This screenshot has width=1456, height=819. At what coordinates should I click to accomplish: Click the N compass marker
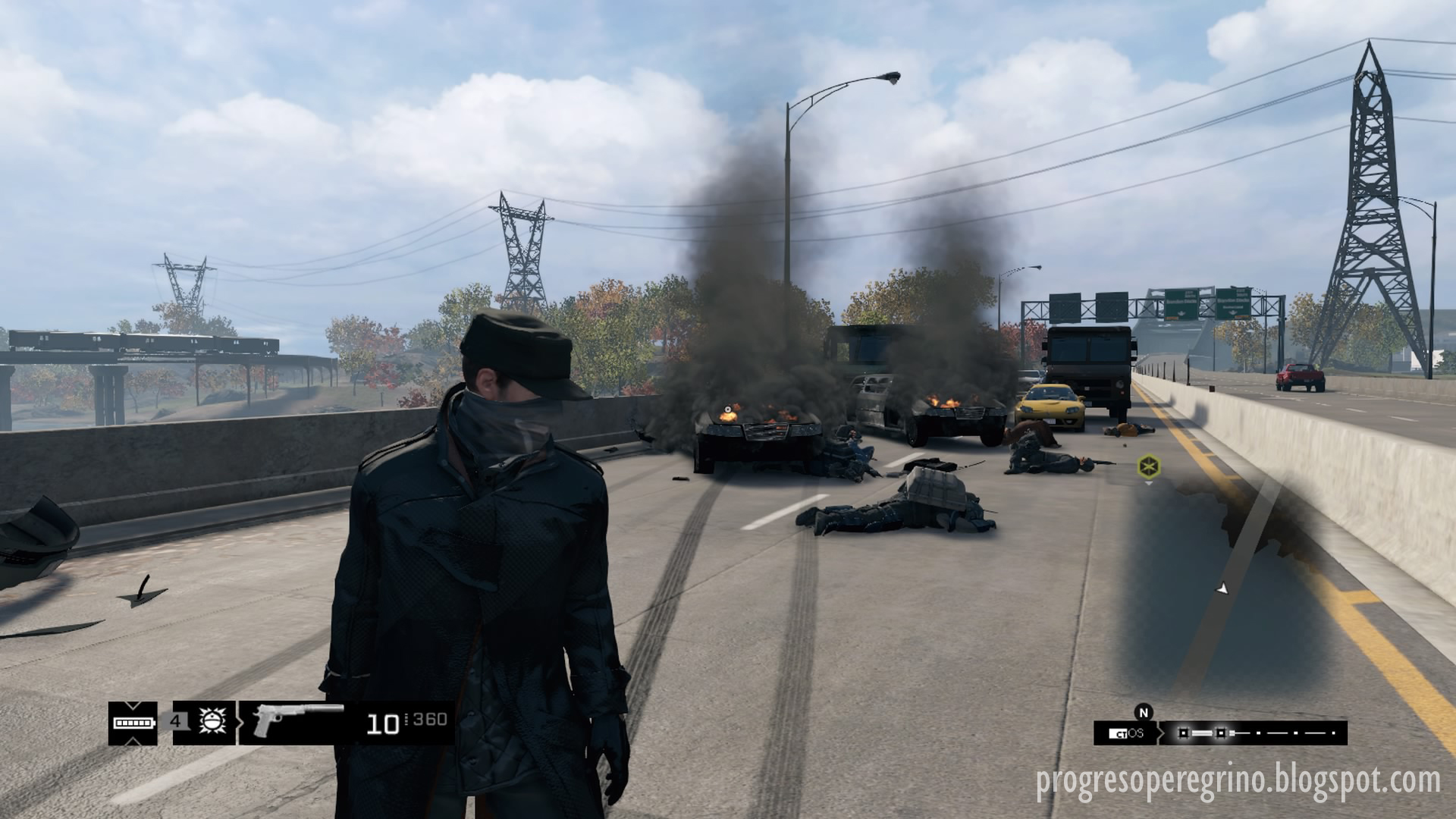click(x=1144, y=711)
